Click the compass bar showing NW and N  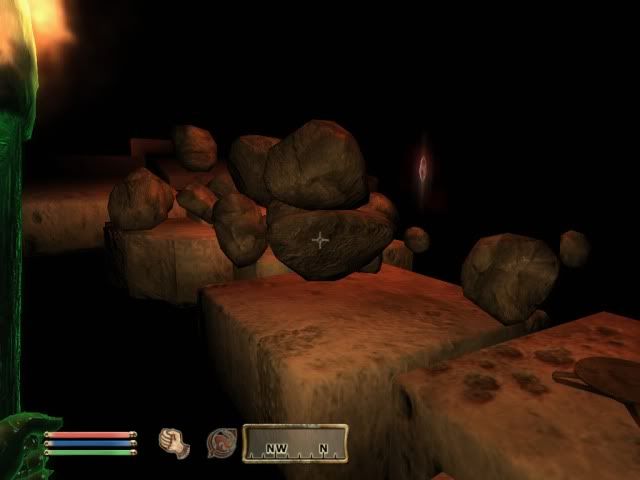(295, 443)
